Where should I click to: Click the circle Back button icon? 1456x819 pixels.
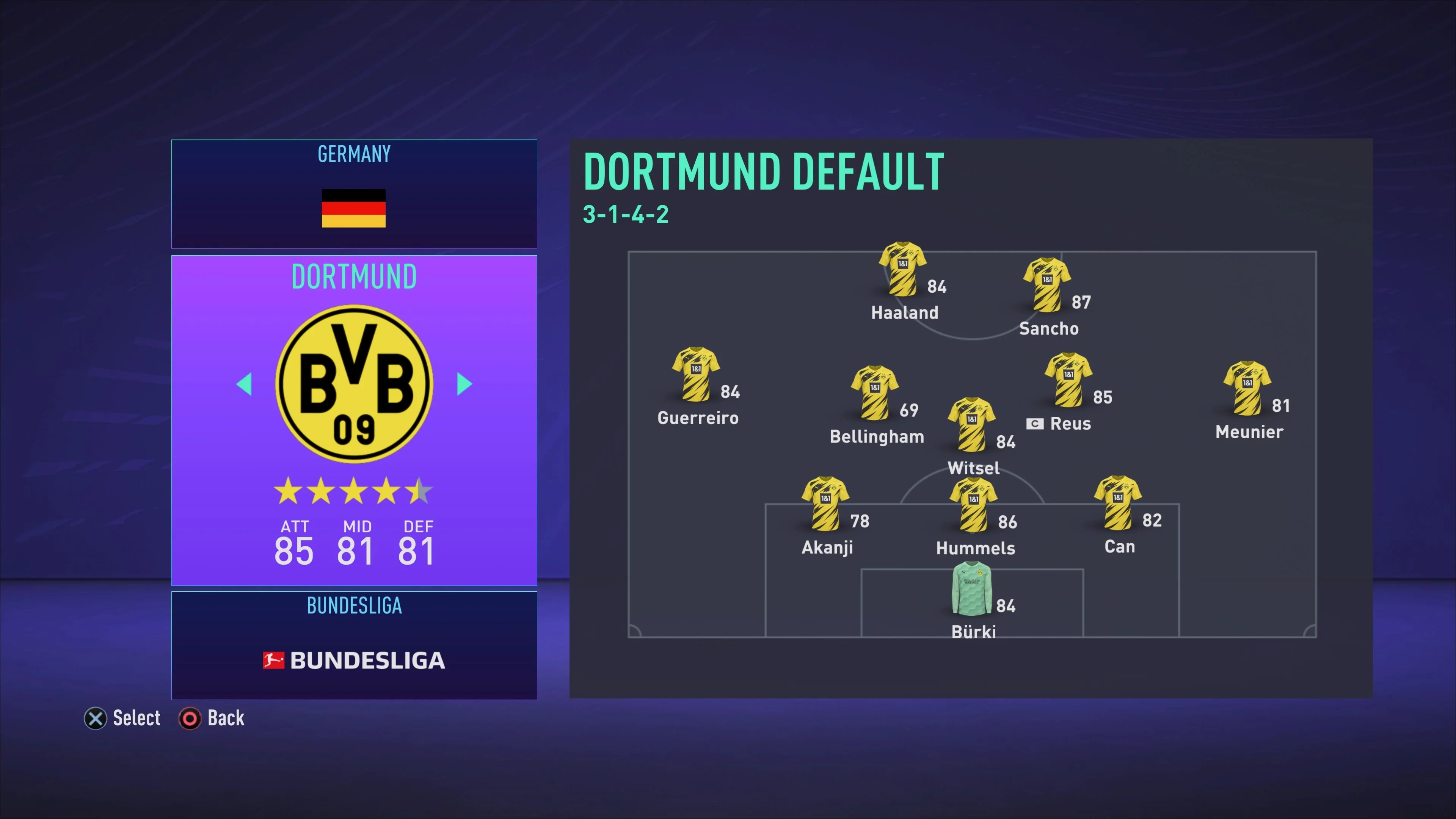pyautogui.click(x=190, y=719)
